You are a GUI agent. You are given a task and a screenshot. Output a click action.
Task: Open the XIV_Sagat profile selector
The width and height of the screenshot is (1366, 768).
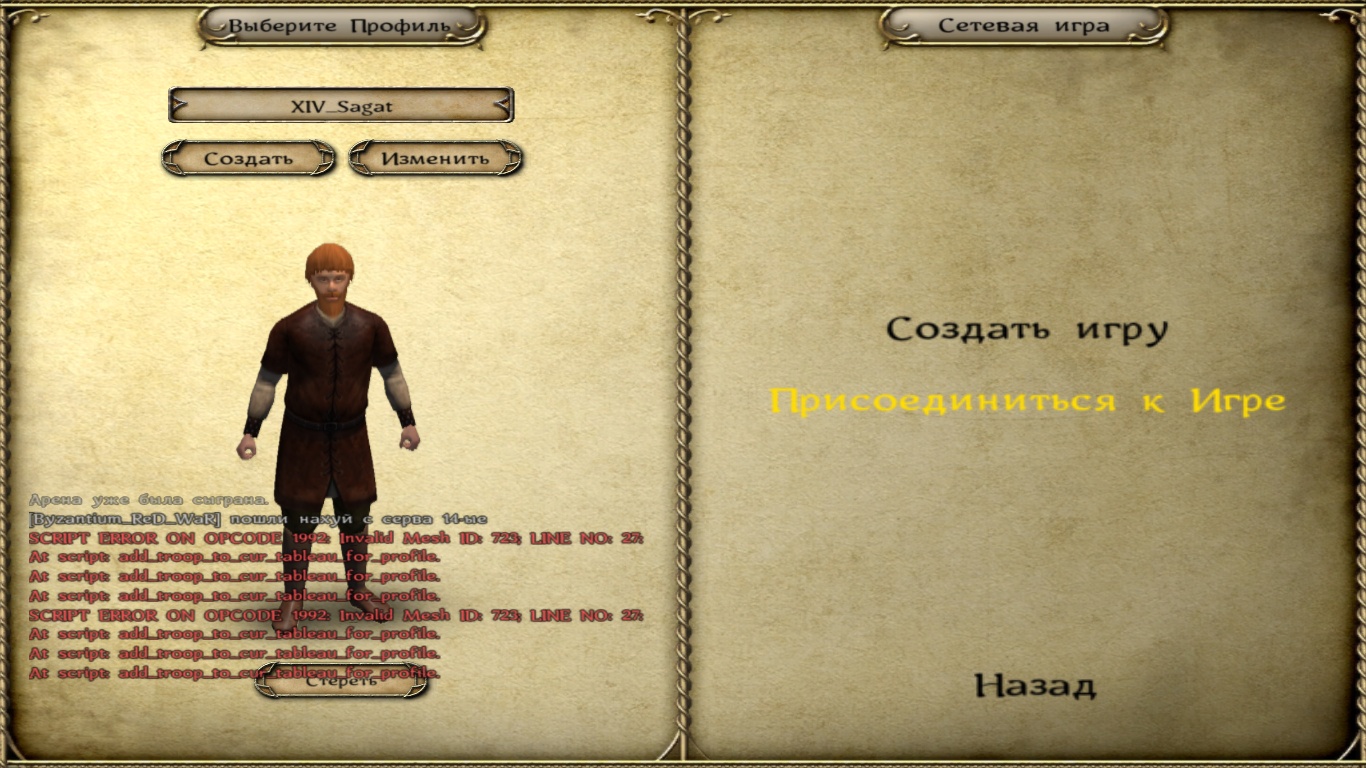click(x=341, y=105)
